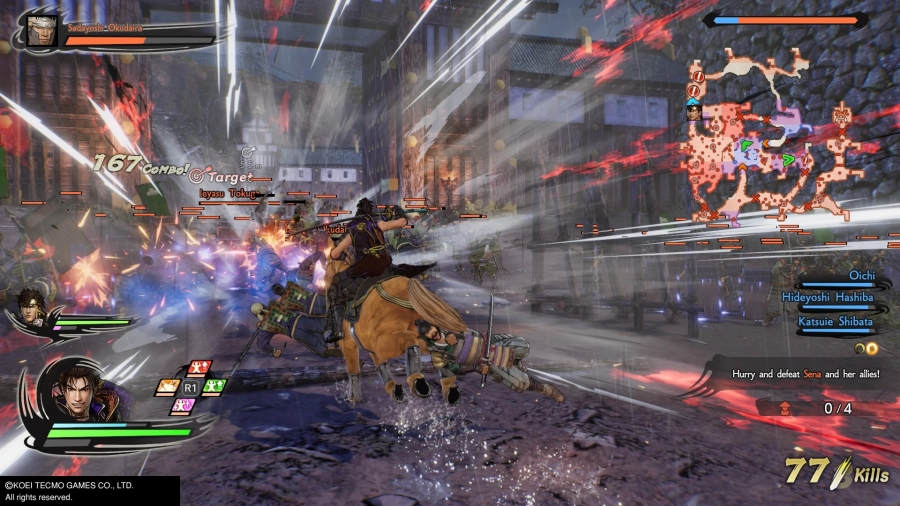Select the red skill icon
The width and height of the screenshot is (900, 506).
pyautogui.click(x=198, y=368)
